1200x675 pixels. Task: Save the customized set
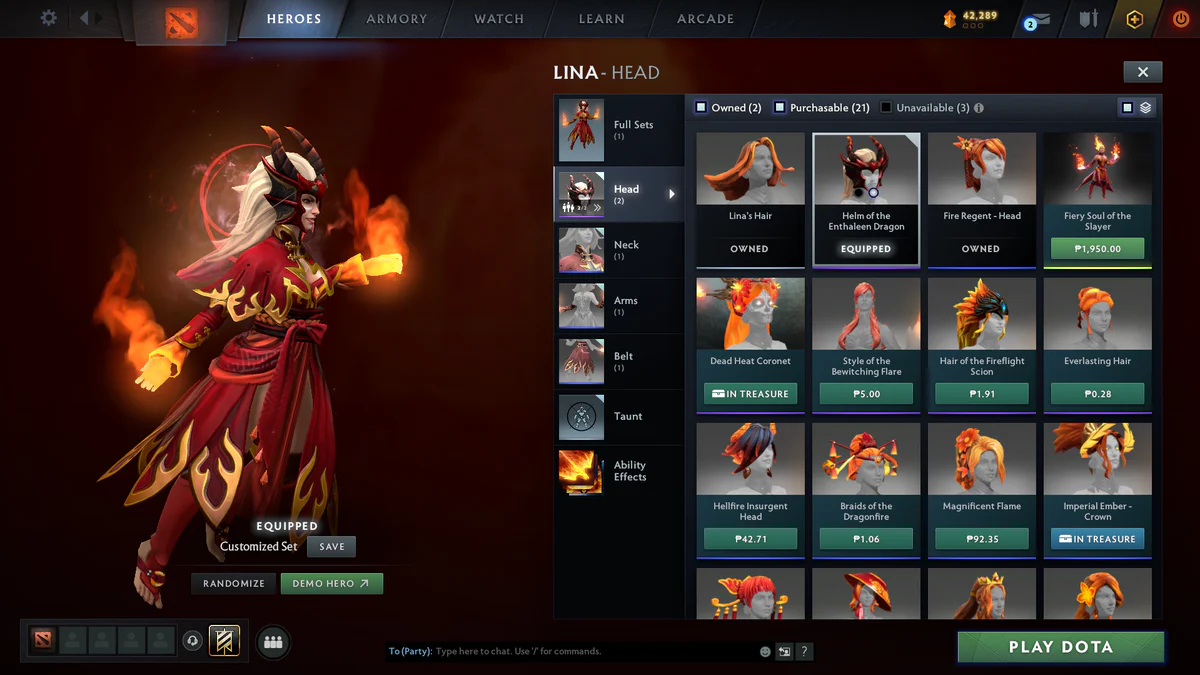(332, 547)
